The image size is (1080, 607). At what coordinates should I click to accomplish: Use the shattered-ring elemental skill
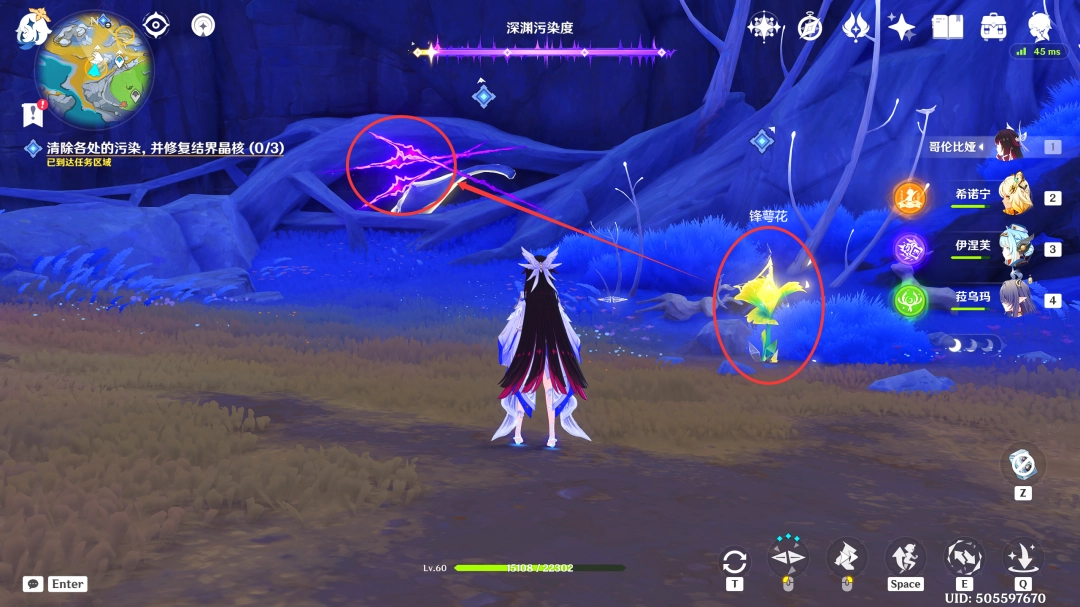pyautogui.click(x=964, y=556)
